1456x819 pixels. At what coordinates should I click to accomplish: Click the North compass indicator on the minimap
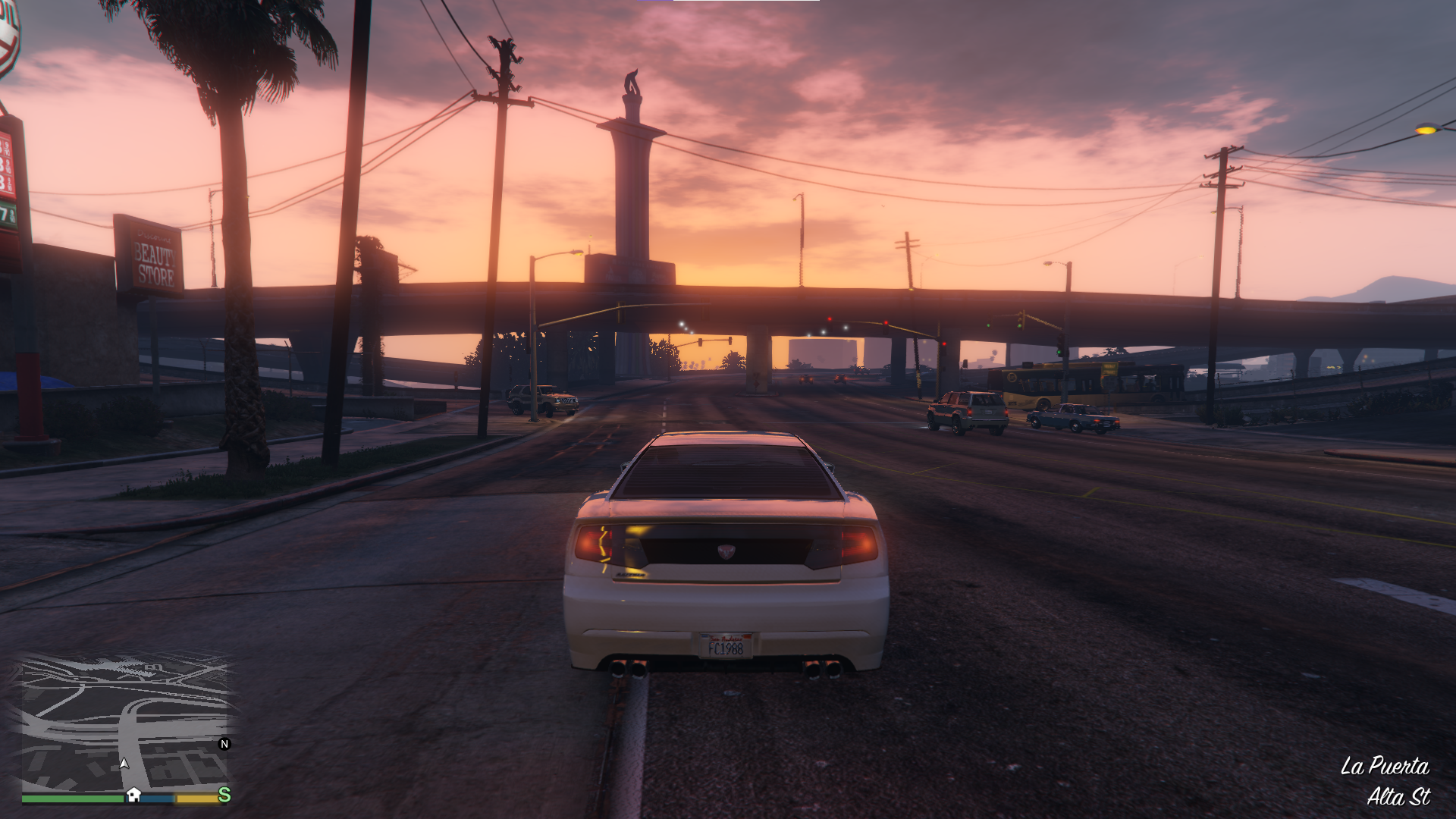coord(224,744)
